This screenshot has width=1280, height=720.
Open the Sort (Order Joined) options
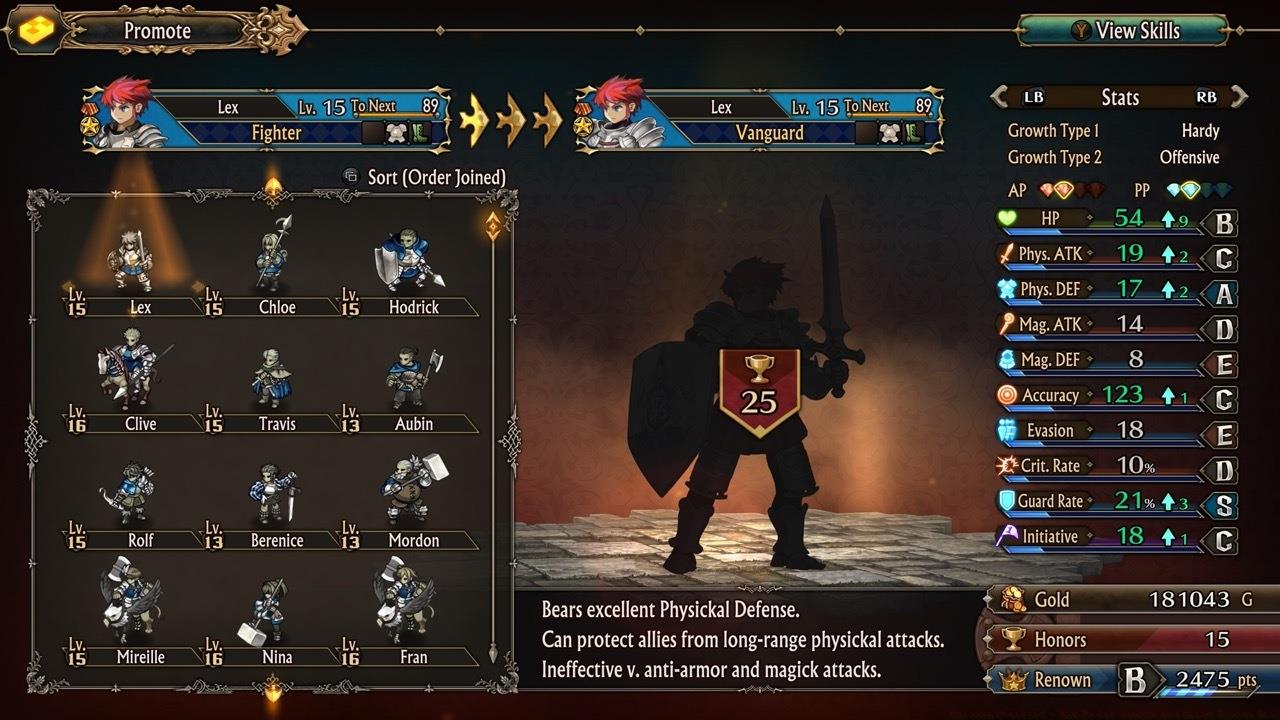pyautogui.click(x=423, y=176)
